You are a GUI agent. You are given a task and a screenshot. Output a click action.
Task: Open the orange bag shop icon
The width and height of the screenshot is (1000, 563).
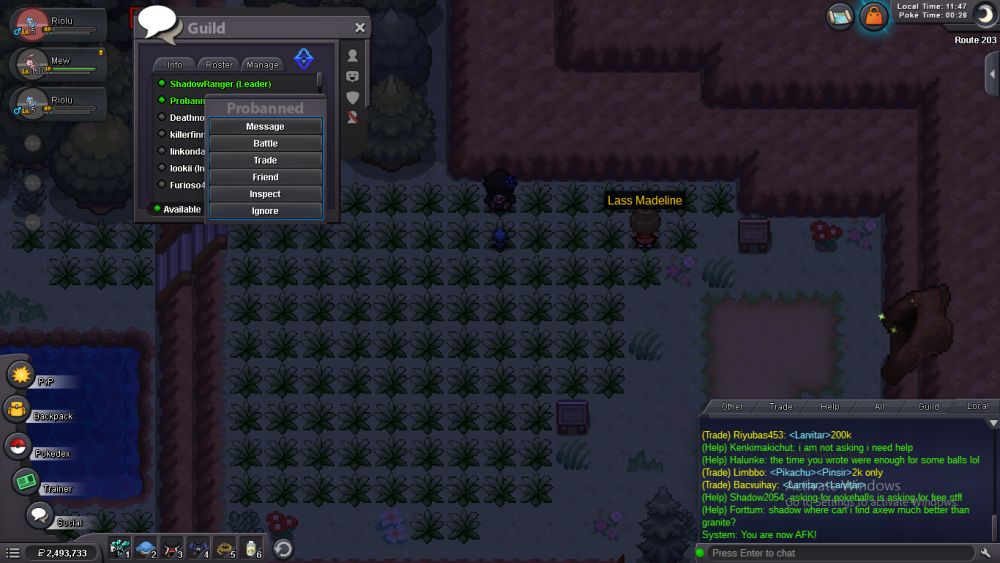[x=874, y=16]
